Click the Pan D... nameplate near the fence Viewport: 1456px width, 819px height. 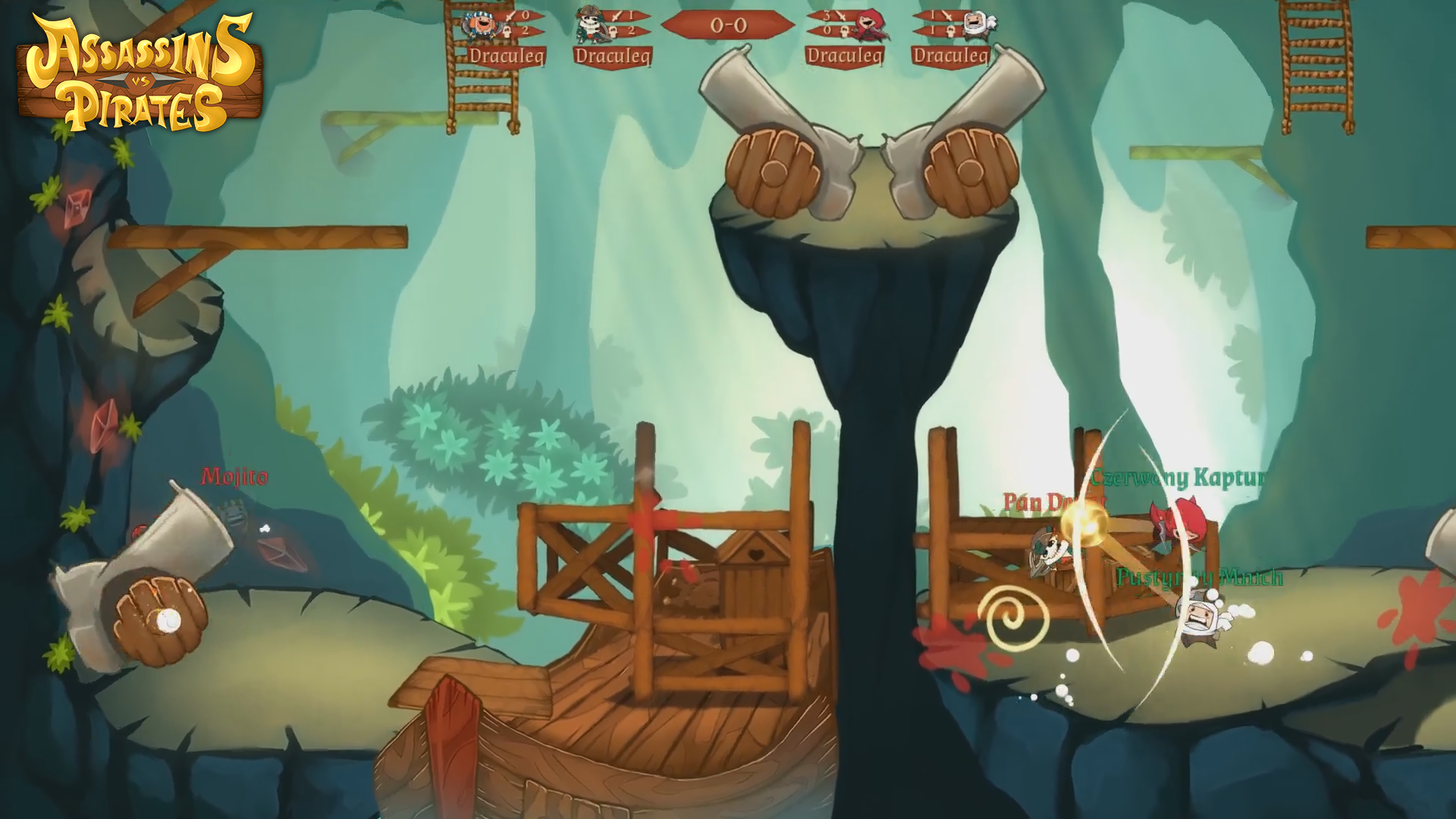pyautogui.click(x=1054, y=502)
